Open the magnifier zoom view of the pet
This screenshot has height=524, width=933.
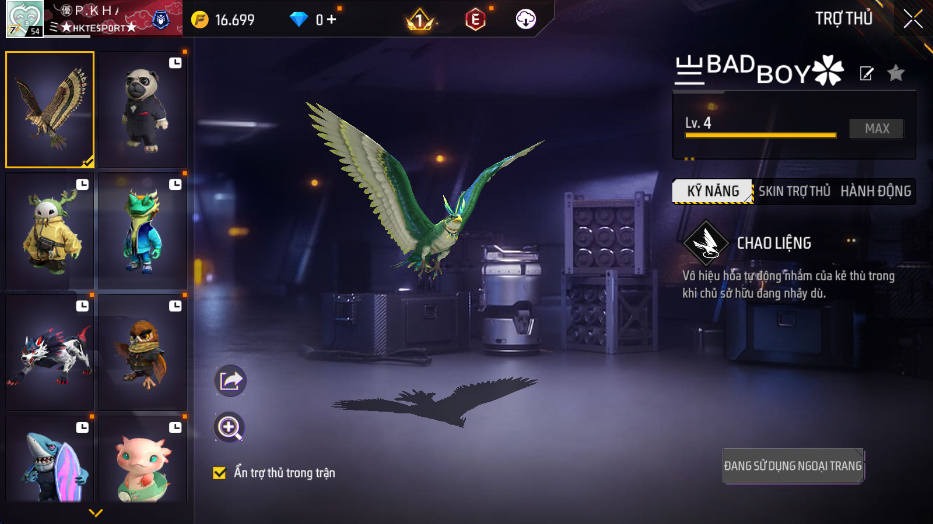[230, 428]
